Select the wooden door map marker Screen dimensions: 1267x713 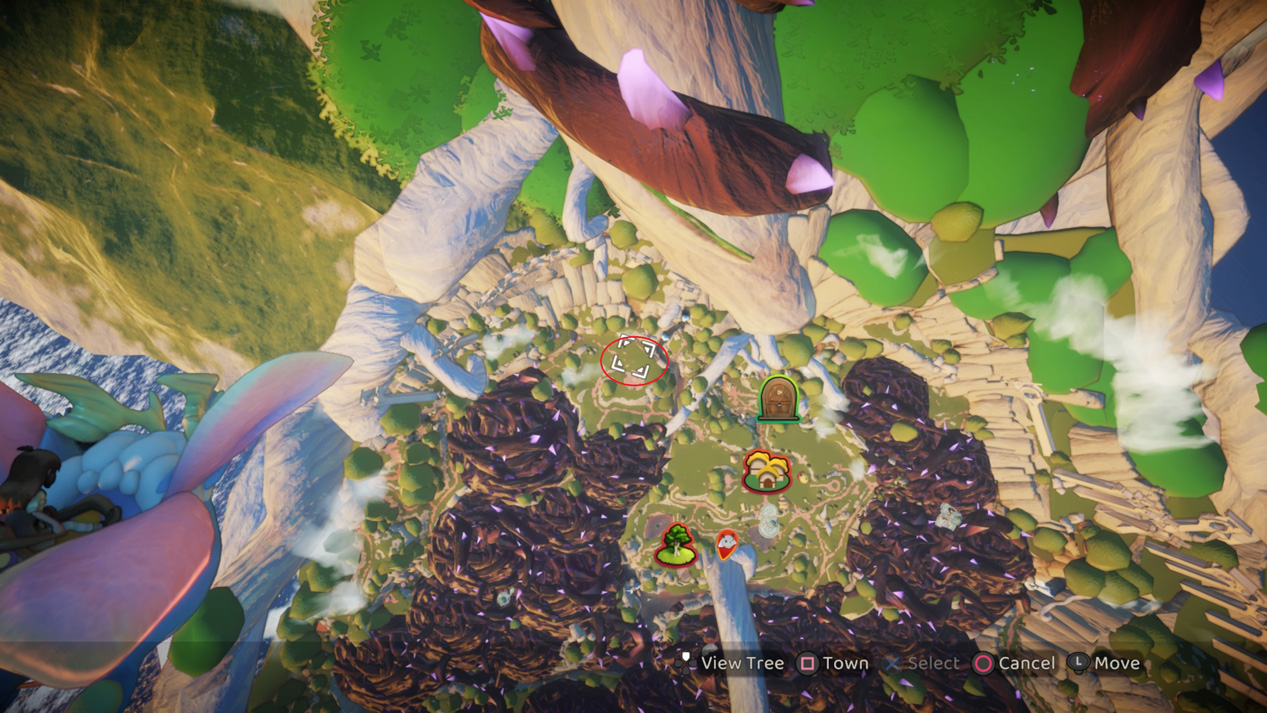(x=778, y=399)
